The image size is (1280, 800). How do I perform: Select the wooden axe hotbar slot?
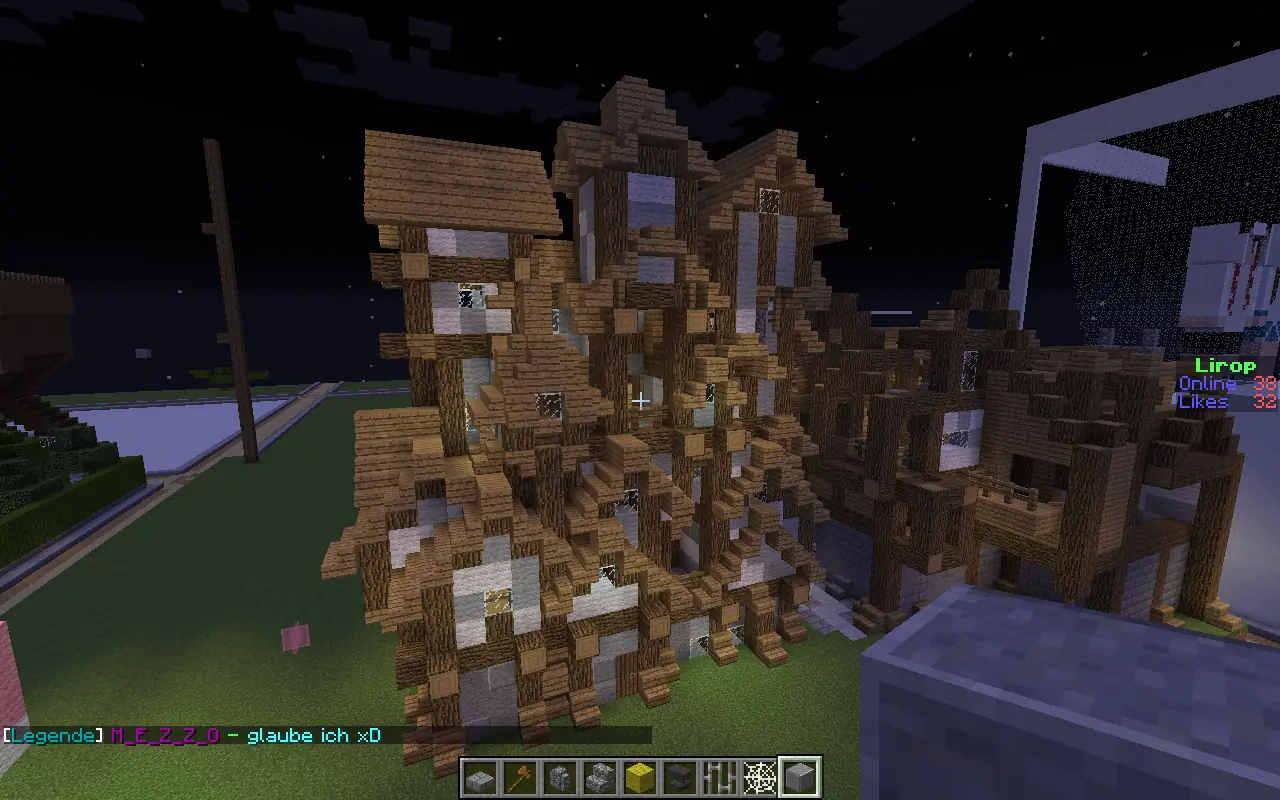click(520, 777)
